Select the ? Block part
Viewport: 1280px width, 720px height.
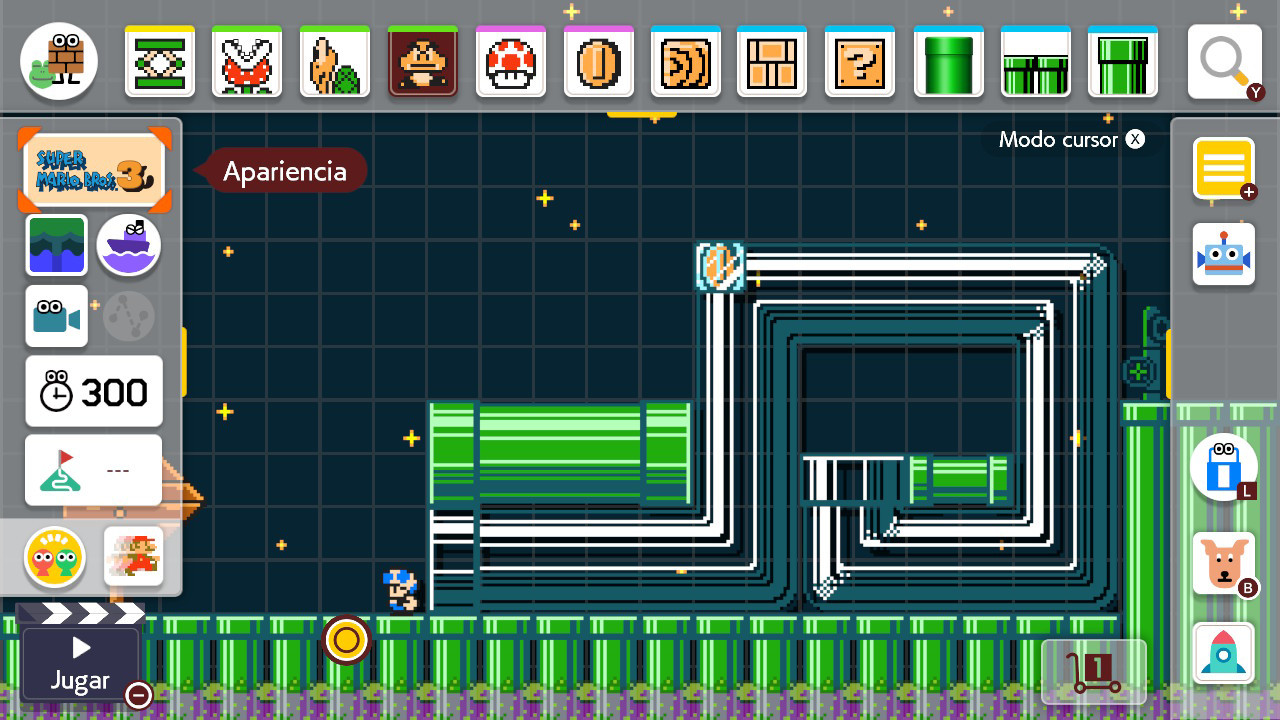[x=860, y=61]
